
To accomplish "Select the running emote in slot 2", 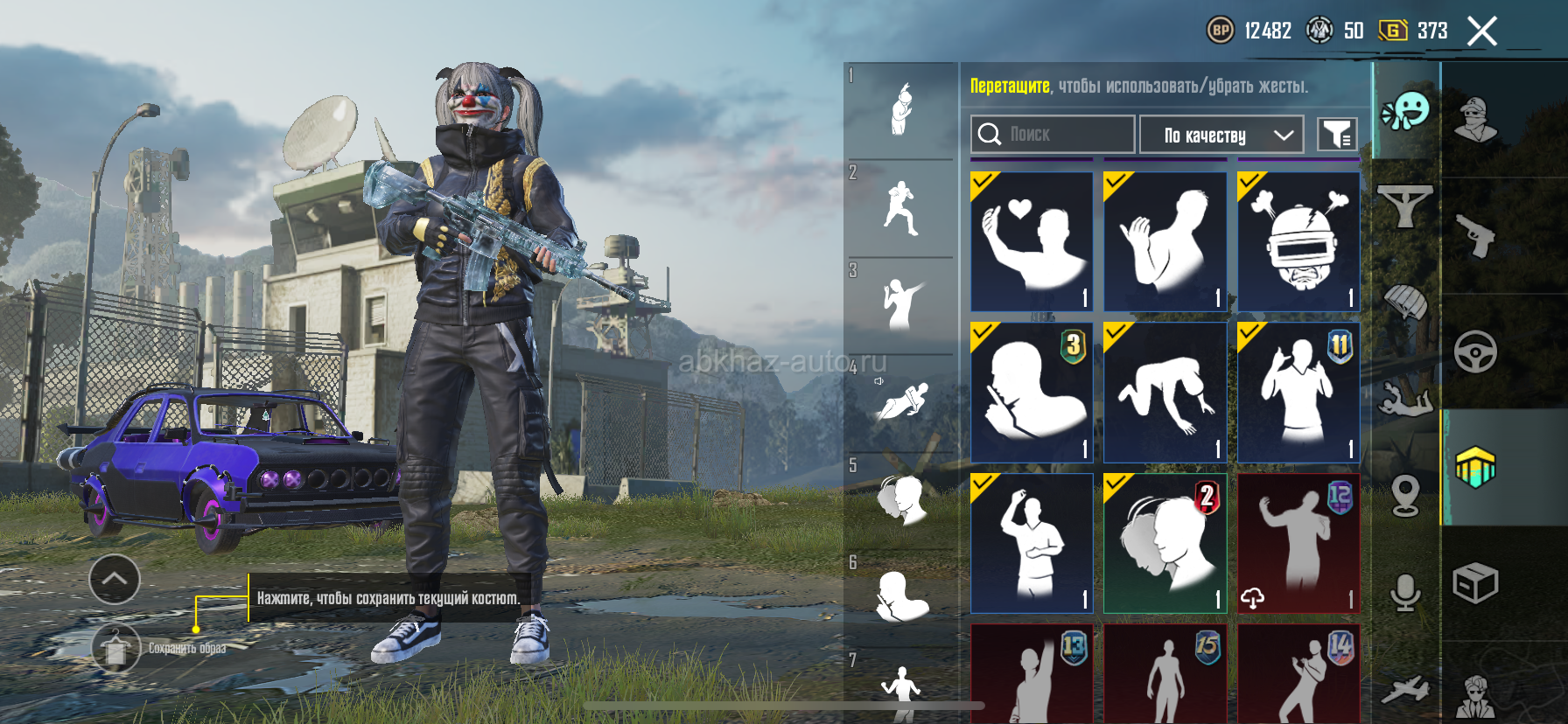I will click(899, 208).
